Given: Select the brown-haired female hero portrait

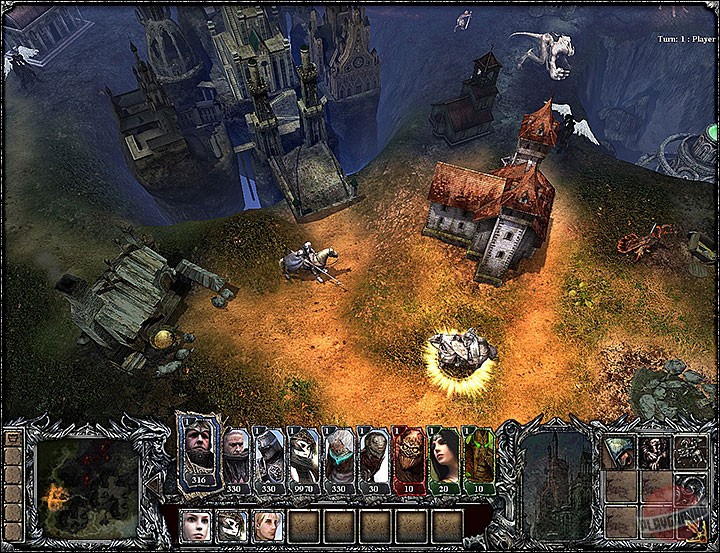Looking at the screenshot, I should 194,524.
